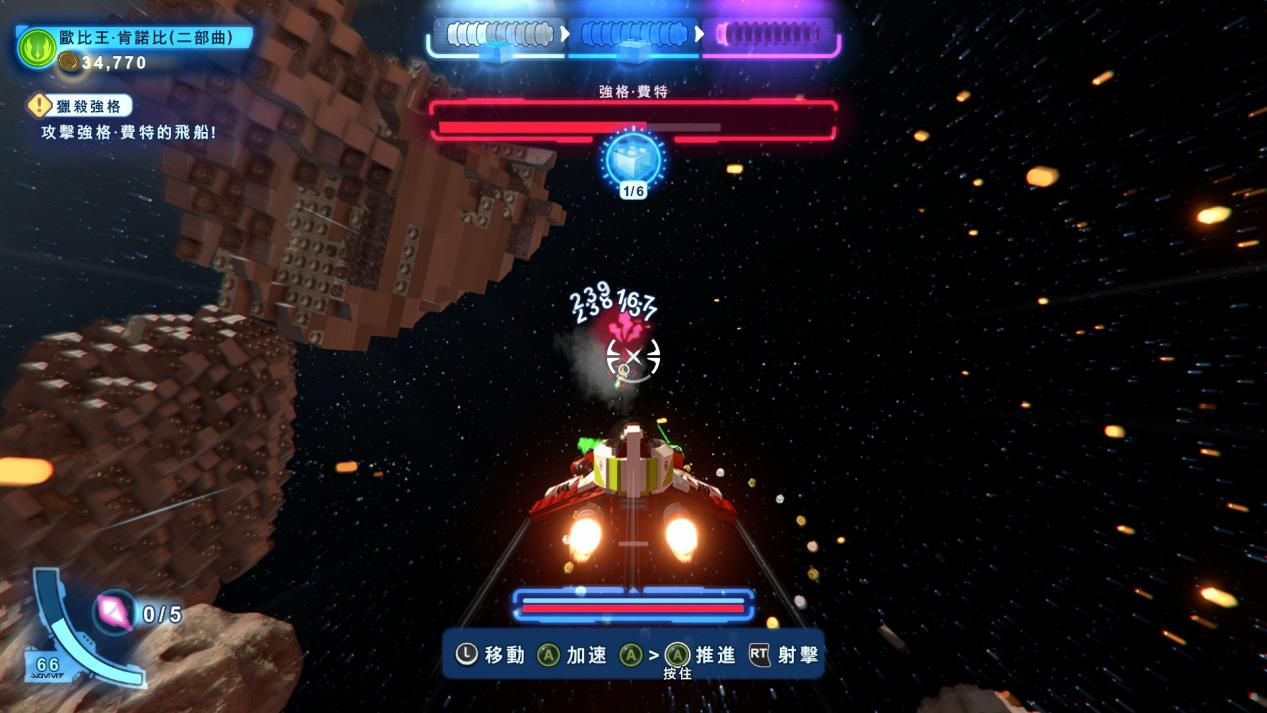Select the blue brick icon under boss bar
The image size is (1267, 713).
coord(633,159)
